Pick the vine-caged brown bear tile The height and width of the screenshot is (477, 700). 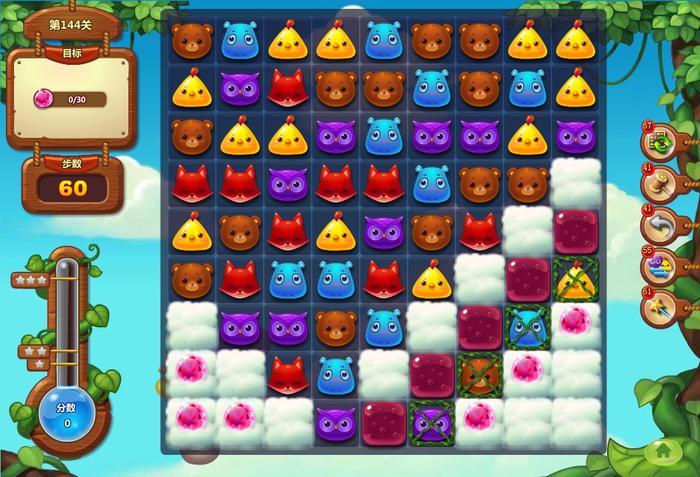point(479,374)
